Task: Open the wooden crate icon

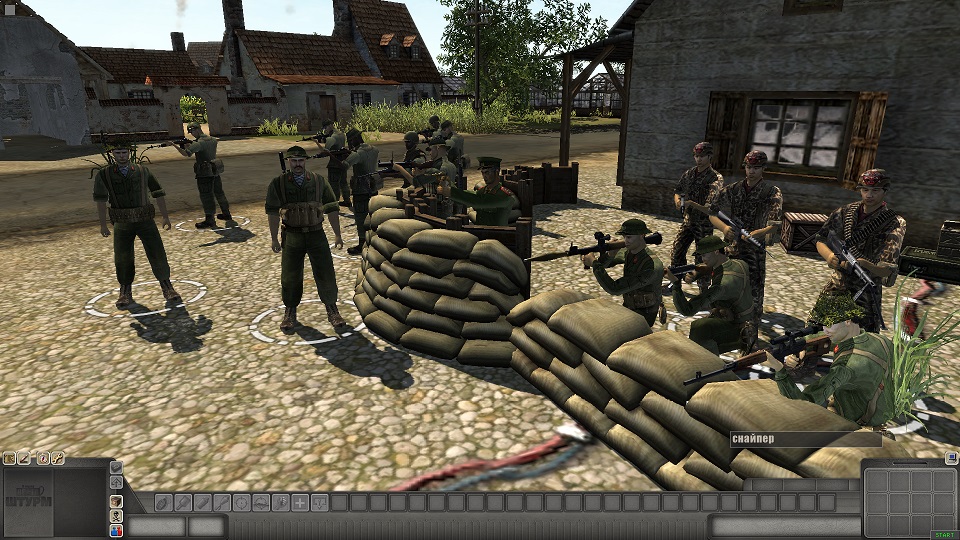Action: pos(116,500)
